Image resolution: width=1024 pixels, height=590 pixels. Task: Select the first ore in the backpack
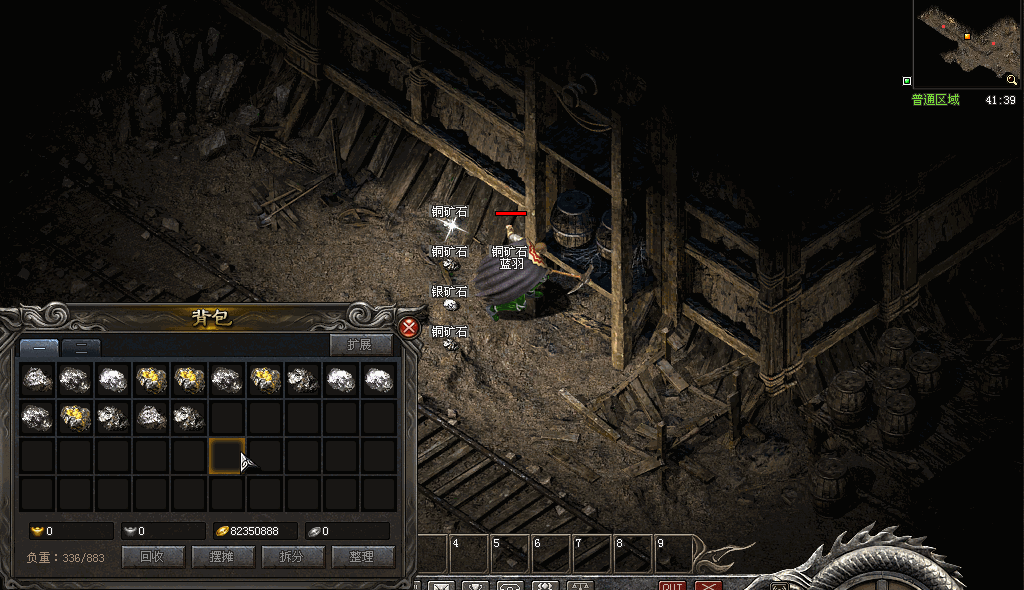pyautogui.click(x=38, y=380)
